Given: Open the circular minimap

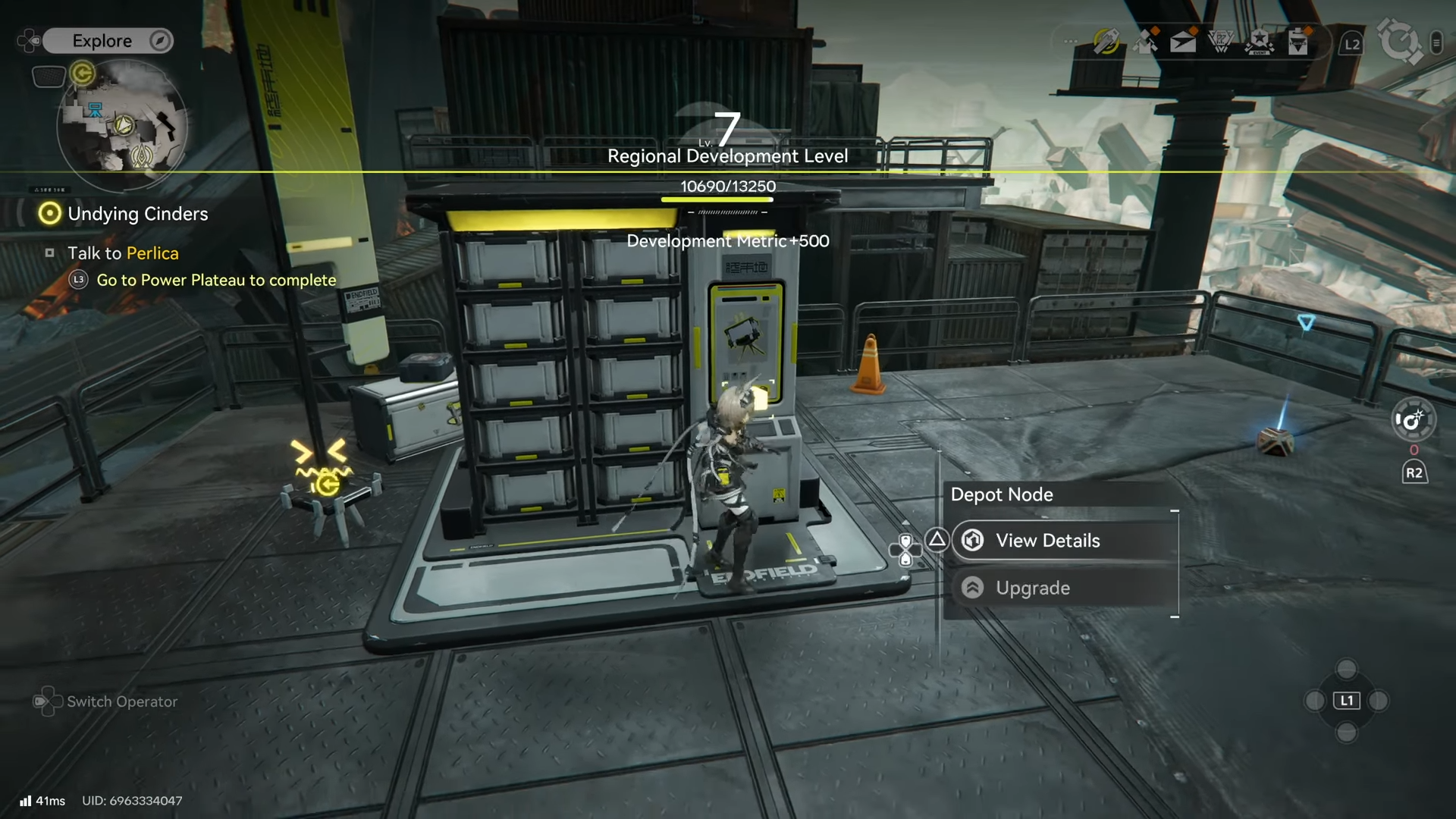Looking at the screenshot, I should [x=123, y=124].
